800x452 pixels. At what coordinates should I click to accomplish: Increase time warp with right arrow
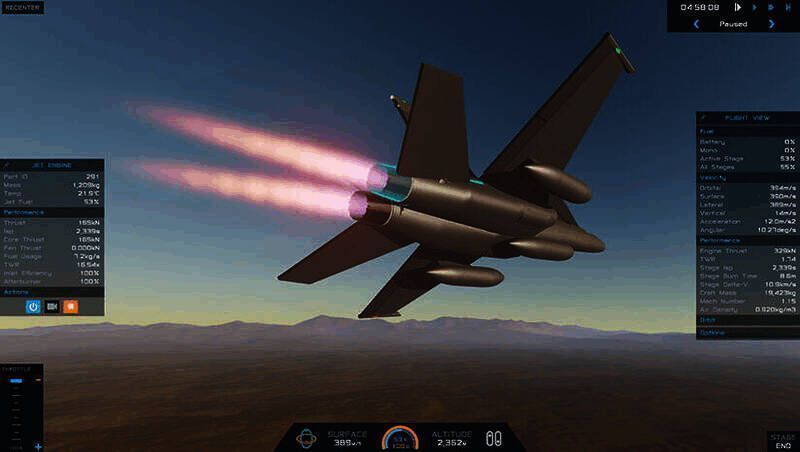point(771,24)
